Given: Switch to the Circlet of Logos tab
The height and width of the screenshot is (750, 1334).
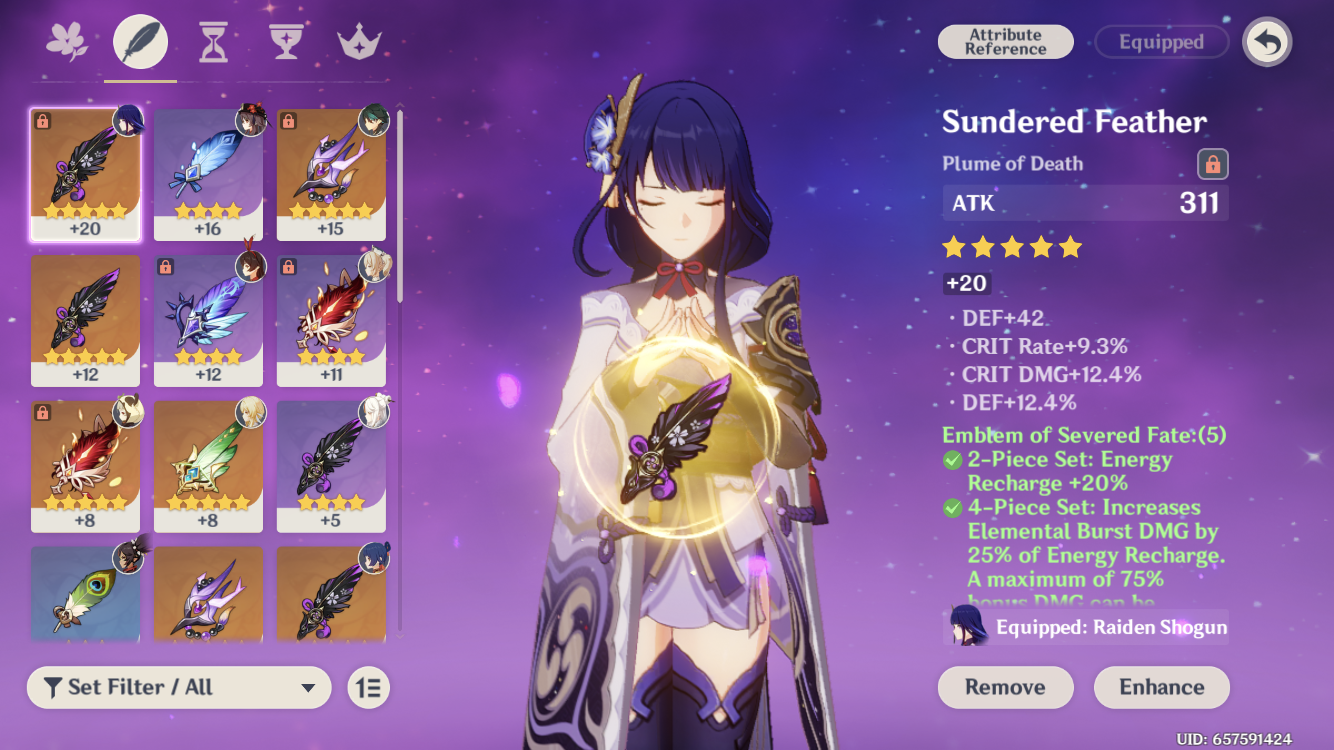Looking at the screenshot, I should 359,42.
